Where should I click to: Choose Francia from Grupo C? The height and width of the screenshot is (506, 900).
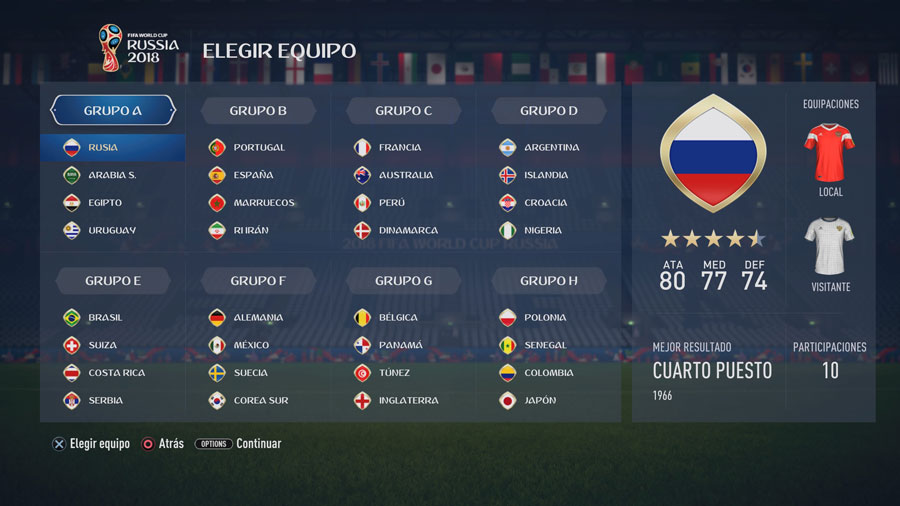pos(399,148)
